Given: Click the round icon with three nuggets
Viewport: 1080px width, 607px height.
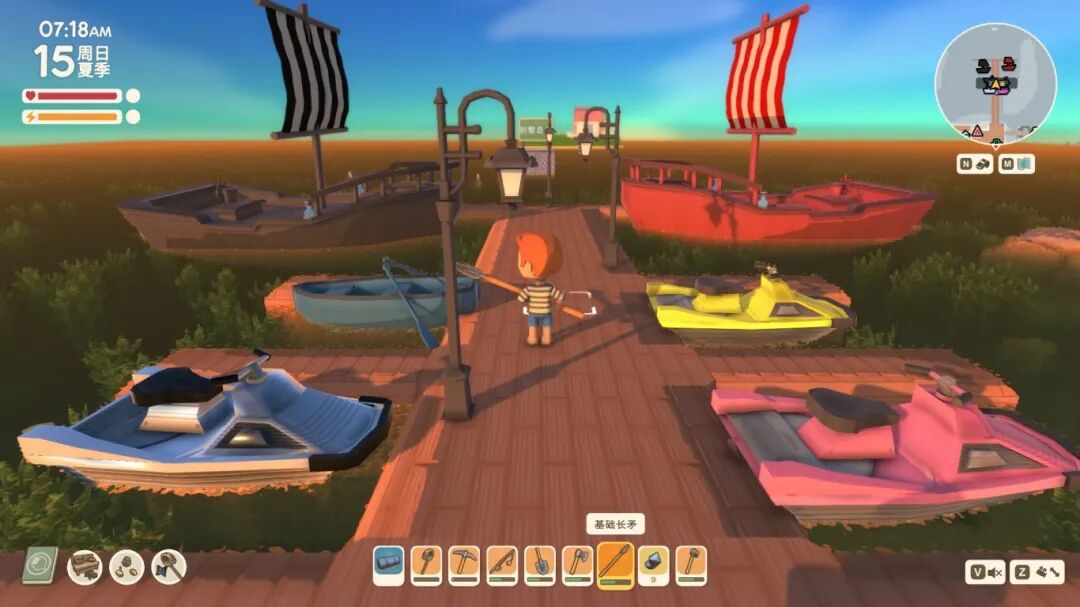Looking at the screenshot, I should click(x=126, y=567).
